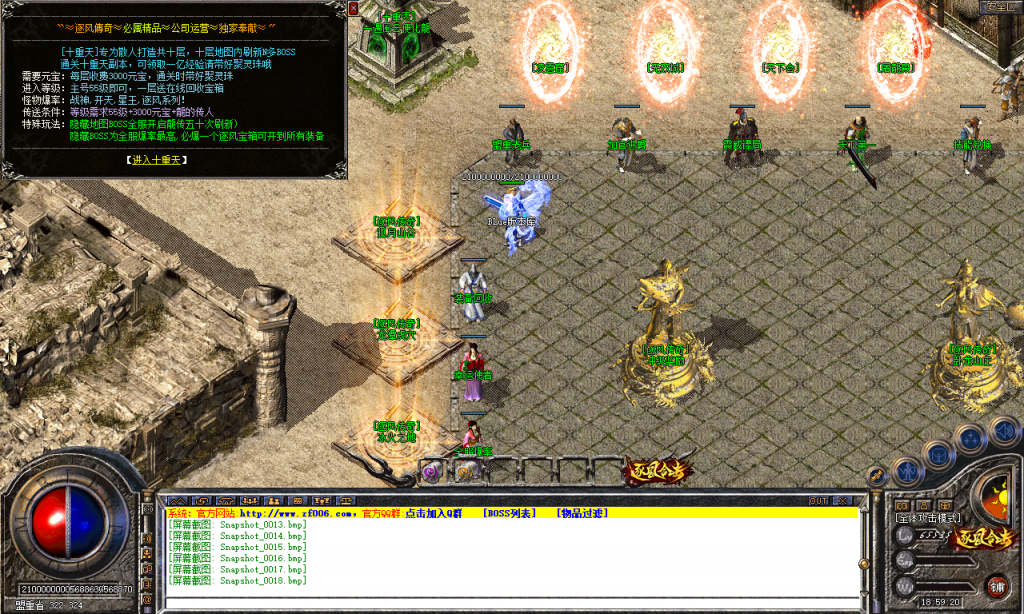This screenshot has height=614, width=1024.
Task: Select the purple orb quick slot item
Action: (x=432, y=470)
